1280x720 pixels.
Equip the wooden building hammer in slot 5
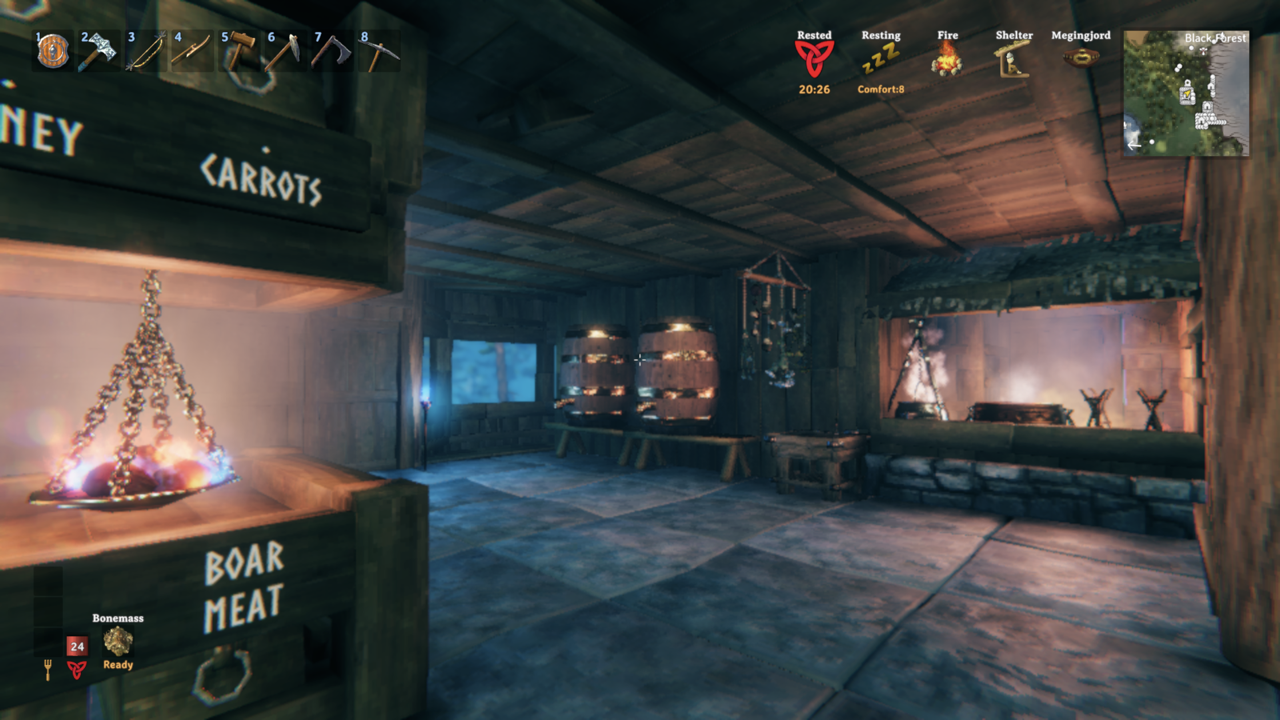pos(238,51)
